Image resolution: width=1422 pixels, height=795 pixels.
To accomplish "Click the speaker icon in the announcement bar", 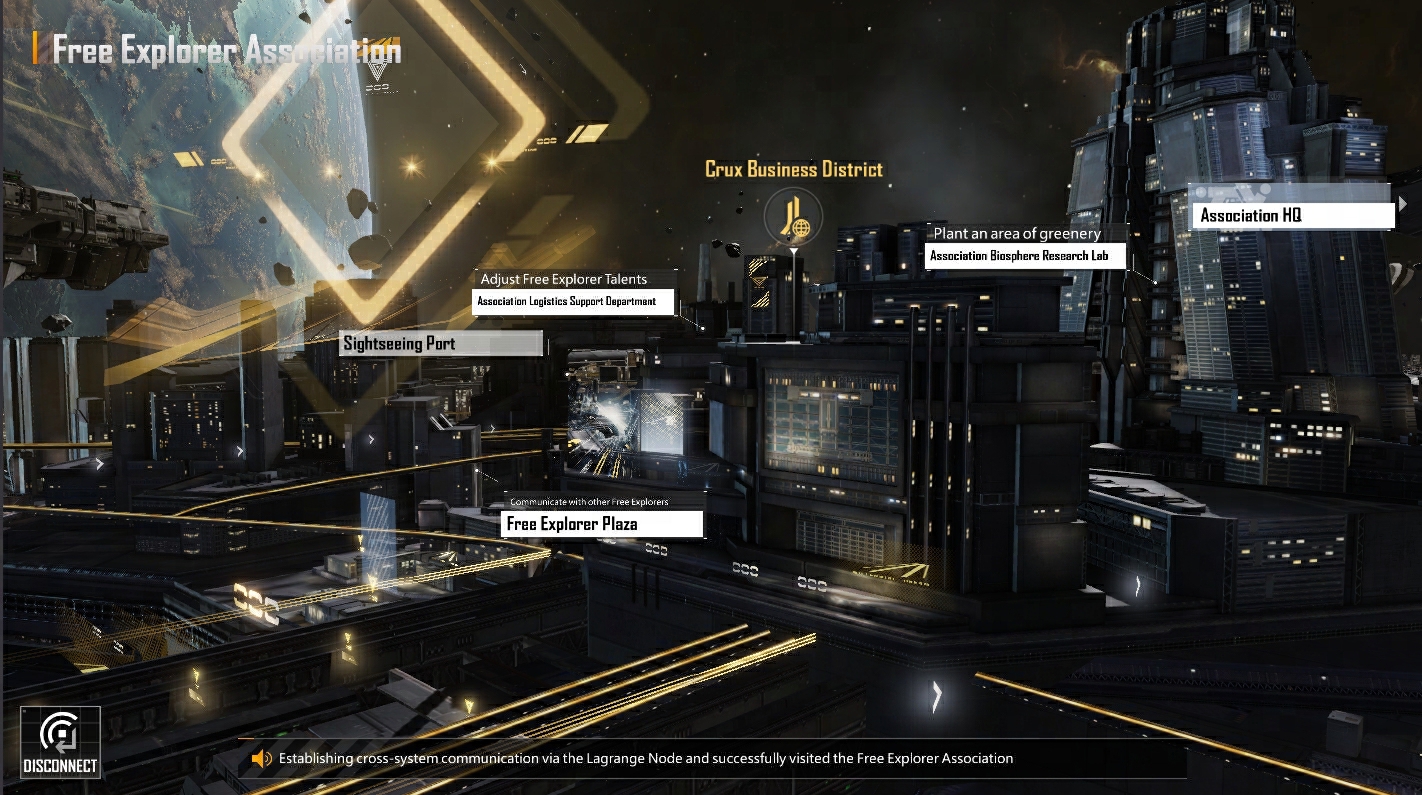I will point(262,759).
